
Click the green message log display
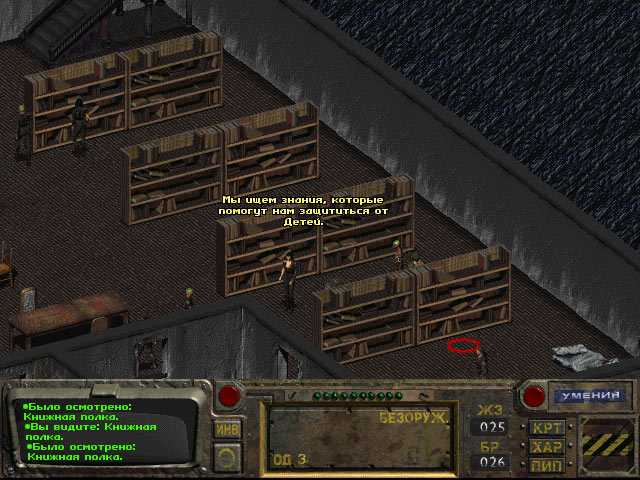tap(100, 431)
